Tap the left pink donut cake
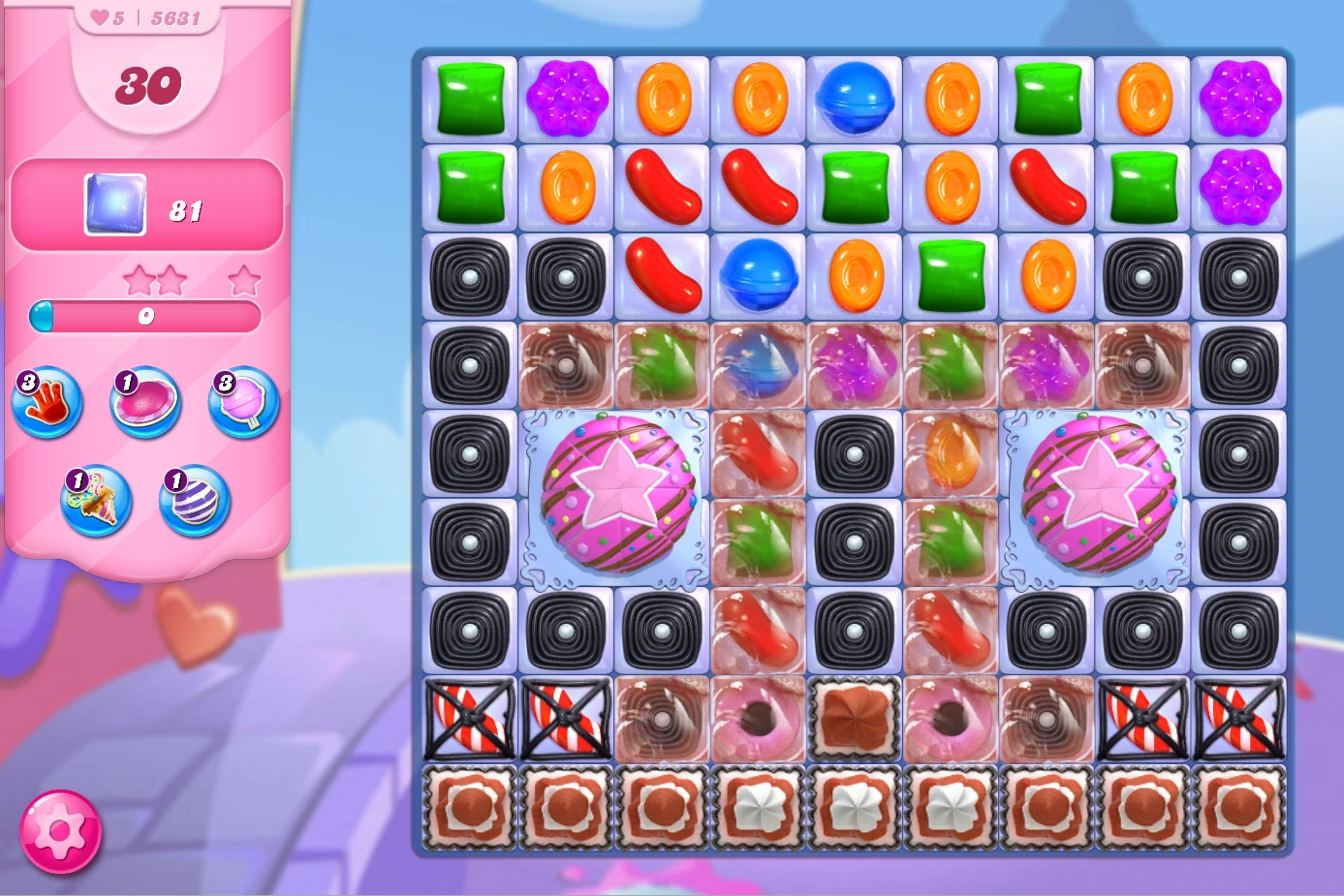Image resolution: width=1344 pixels, height=896 pixels. tap(613, 496)
